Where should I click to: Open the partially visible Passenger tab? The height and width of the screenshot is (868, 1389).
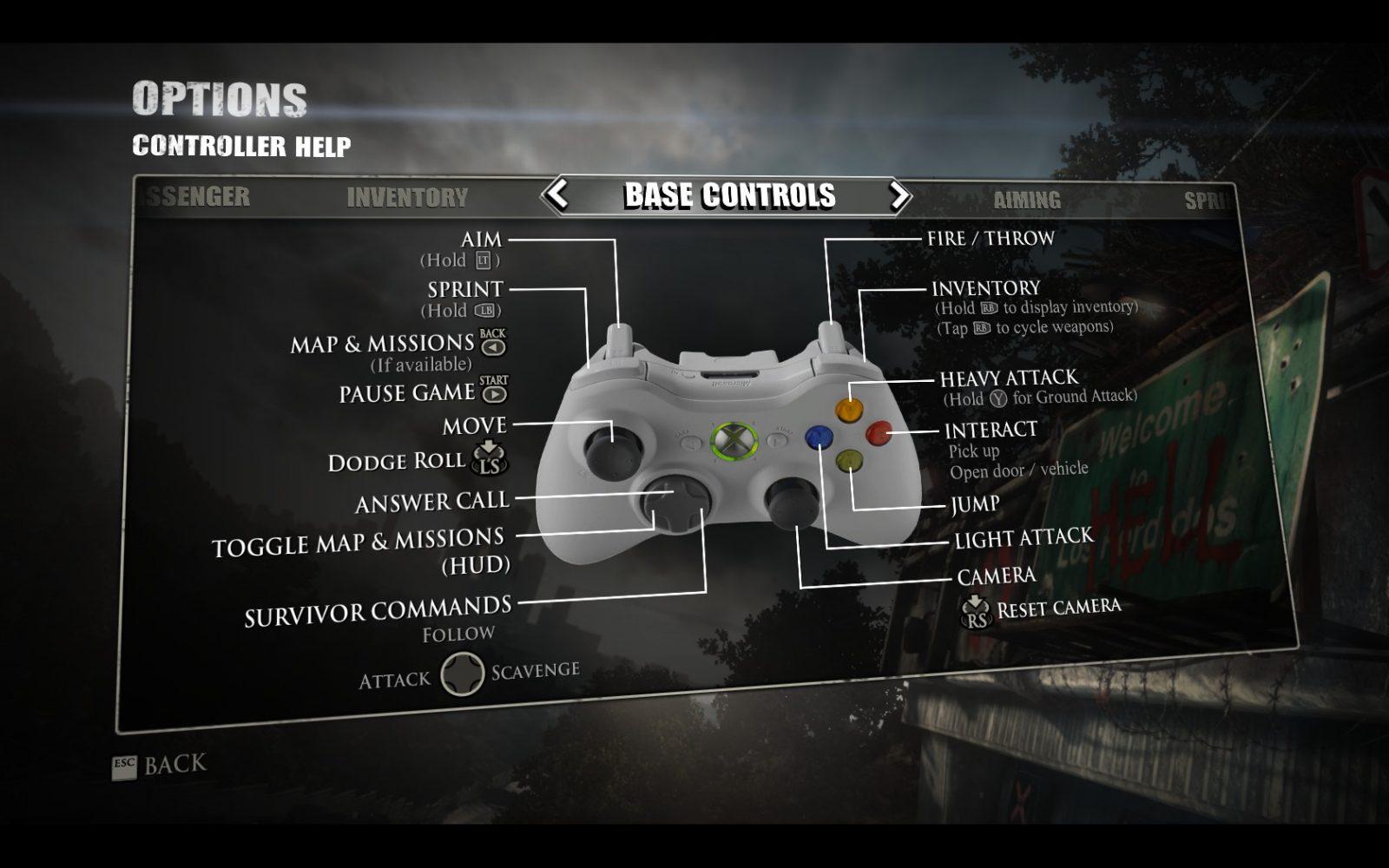click(196, 197)
